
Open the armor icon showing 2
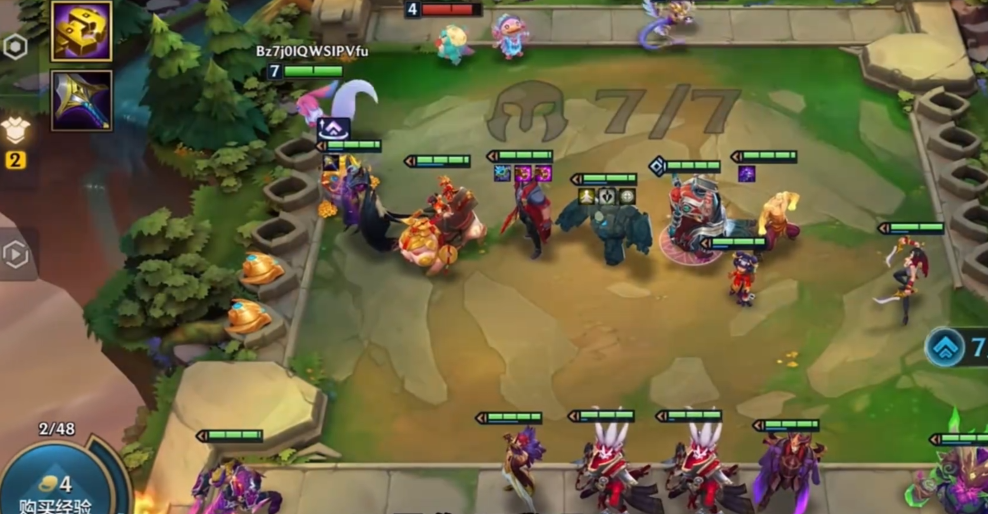point(15,131)
